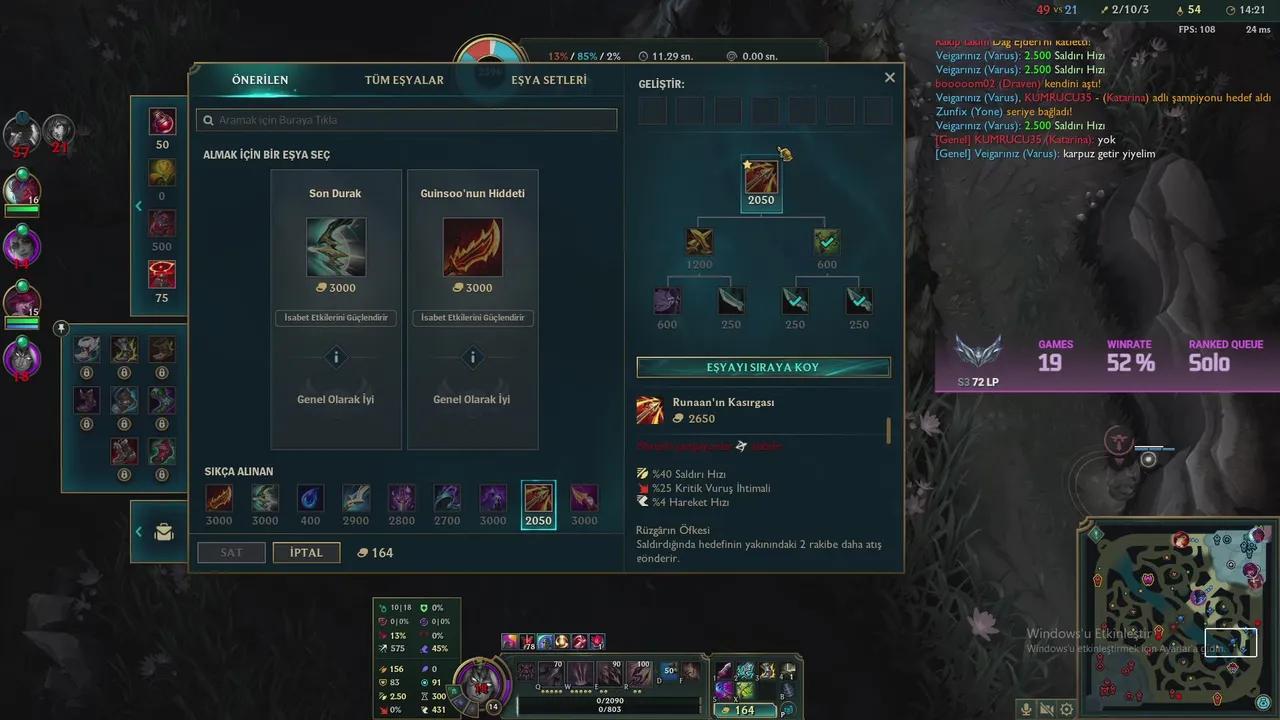Pick the 400 gold blue item
1280x720 pixels.
pyautogui.click(x=311, y=498)
